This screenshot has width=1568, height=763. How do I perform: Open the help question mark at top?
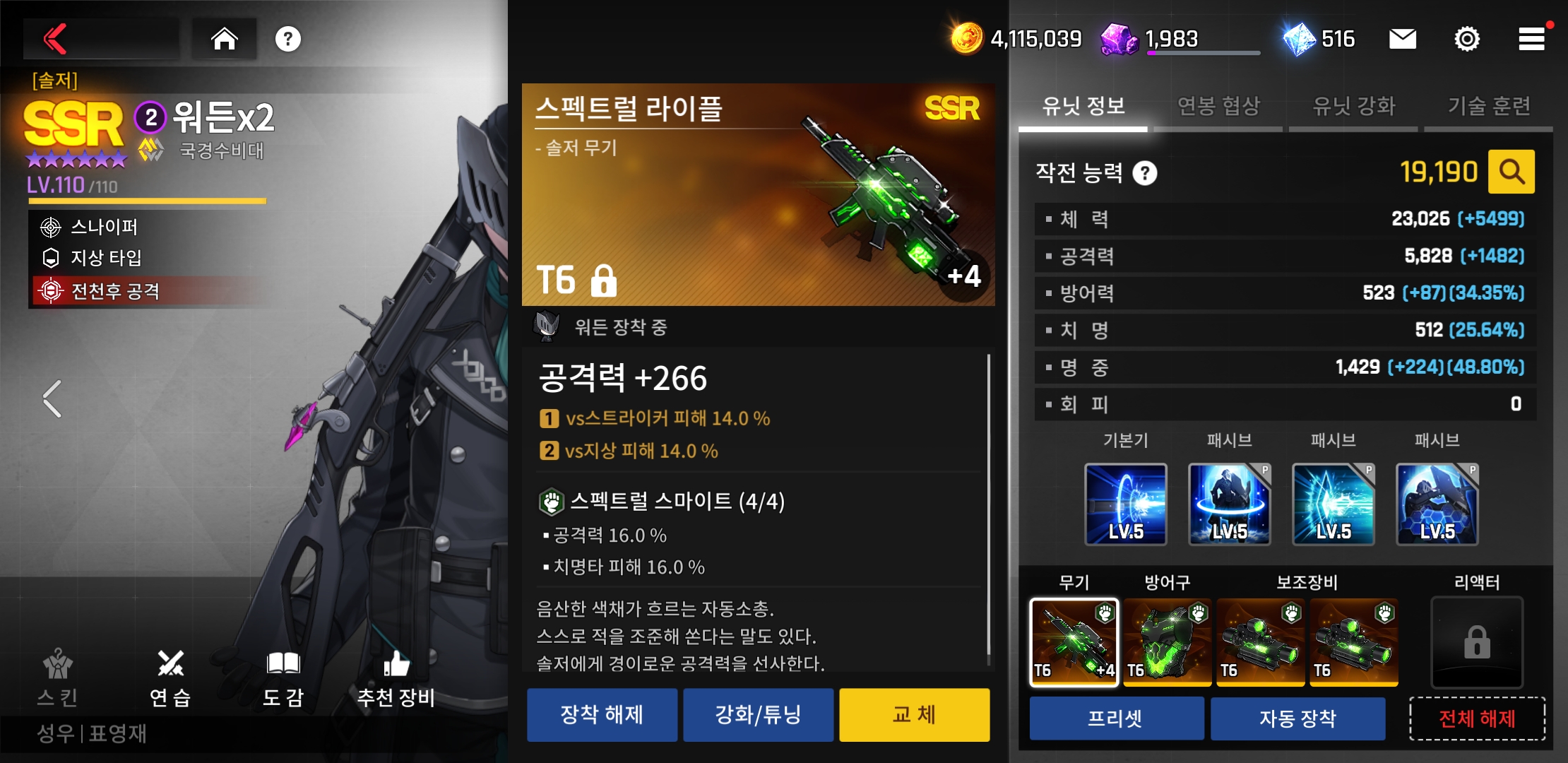coord(287,39)
